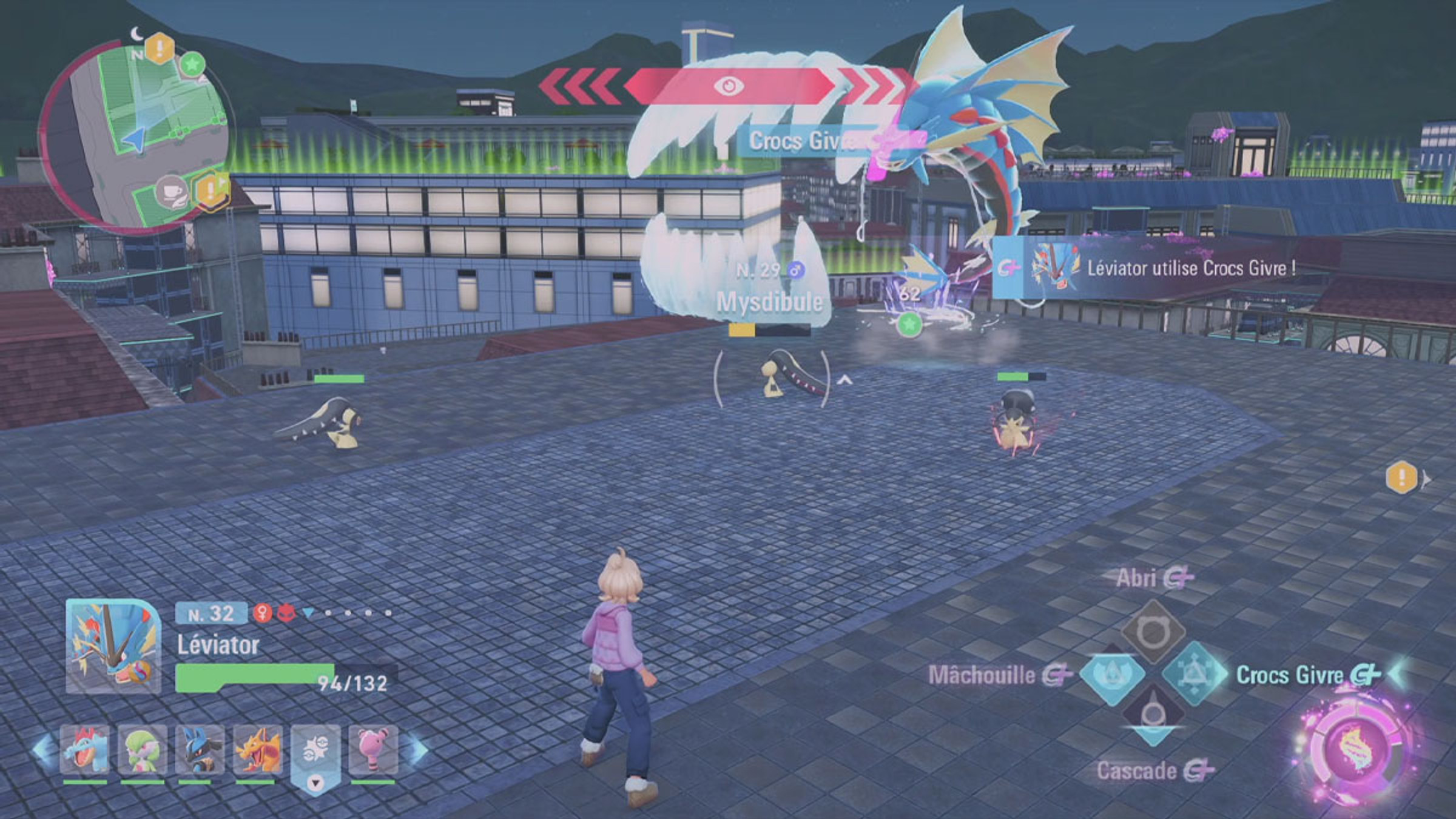Click the green star marker on minimap

click(x=192, y=63)
